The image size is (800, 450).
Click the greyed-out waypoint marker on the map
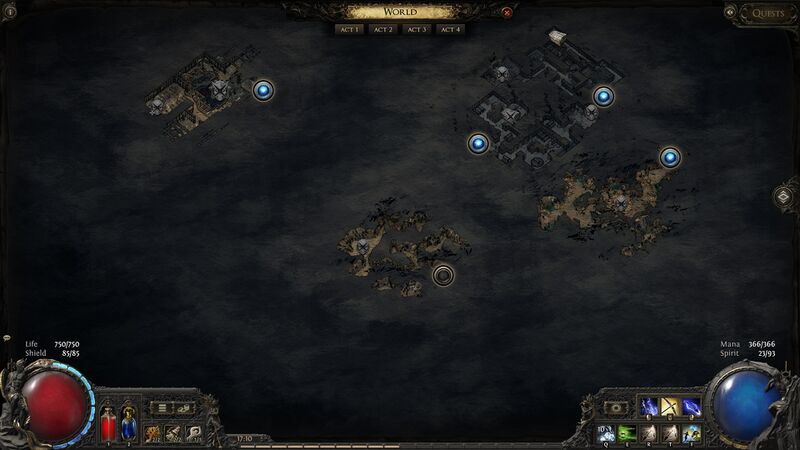(443, 274)
